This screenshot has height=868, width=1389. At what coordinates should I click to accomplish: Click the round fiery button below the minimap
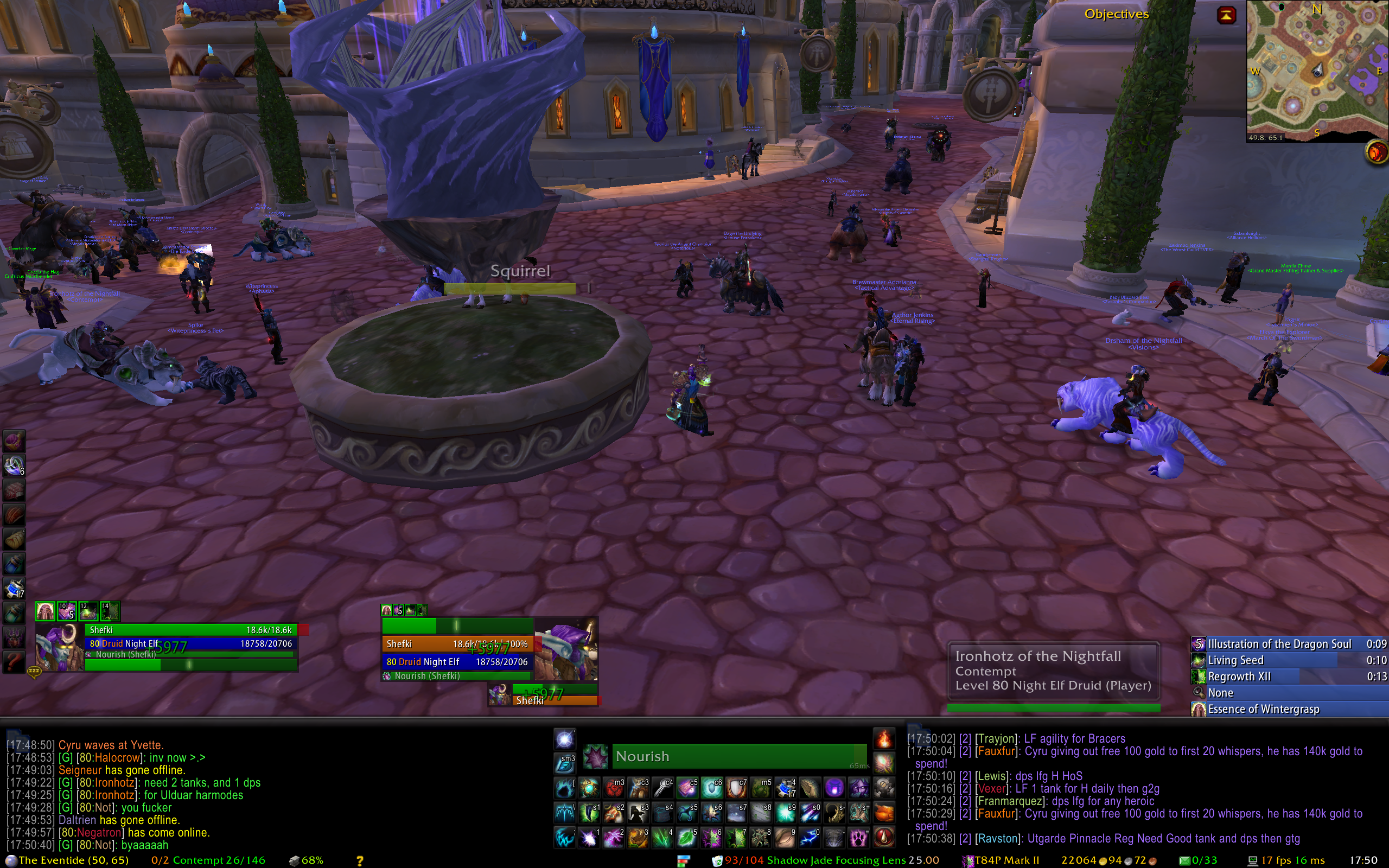coord(1375,152)
